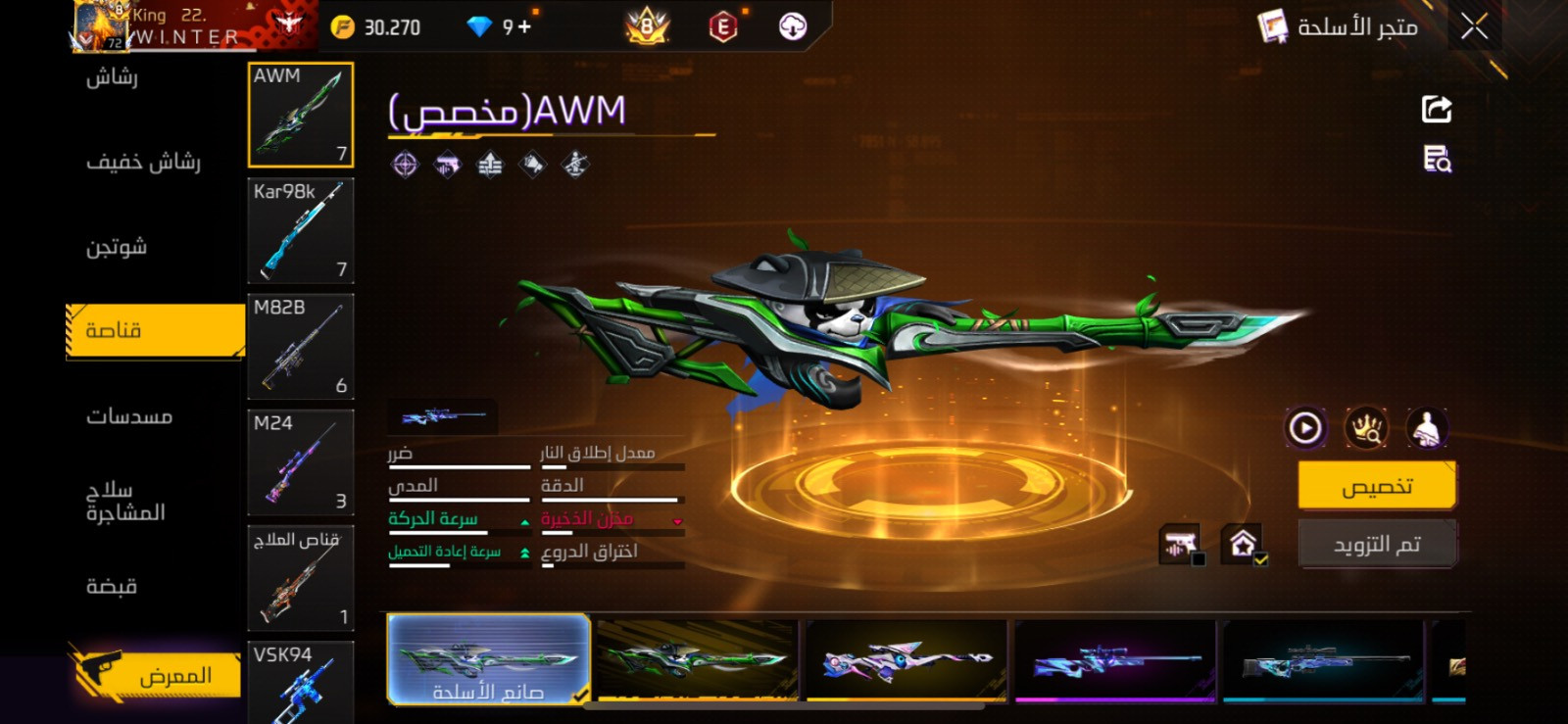Switch to the رشاش خفيف category

pyautogui.click(x=143, y=162)
